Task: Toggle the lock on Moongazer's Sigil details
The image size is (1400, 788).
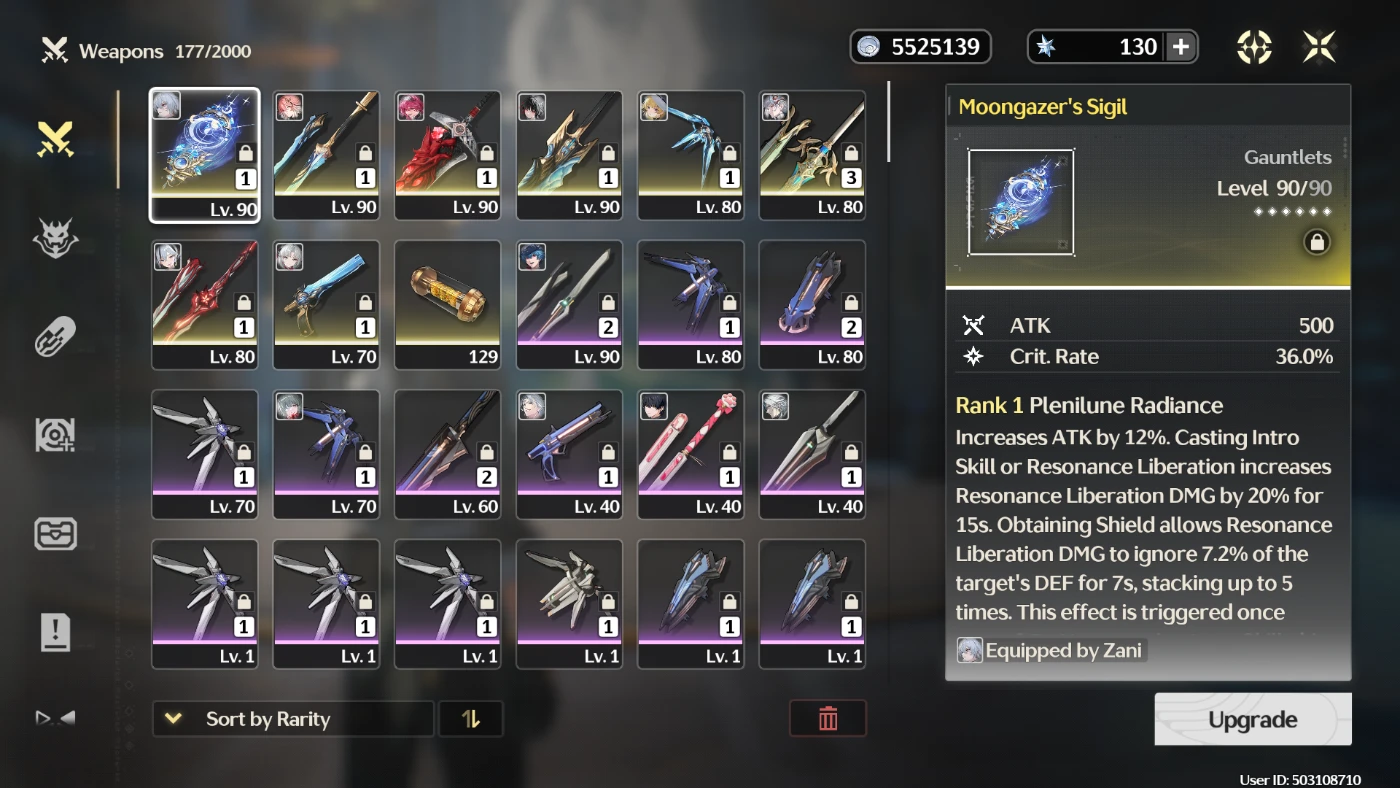Action: pos(1317,242)
